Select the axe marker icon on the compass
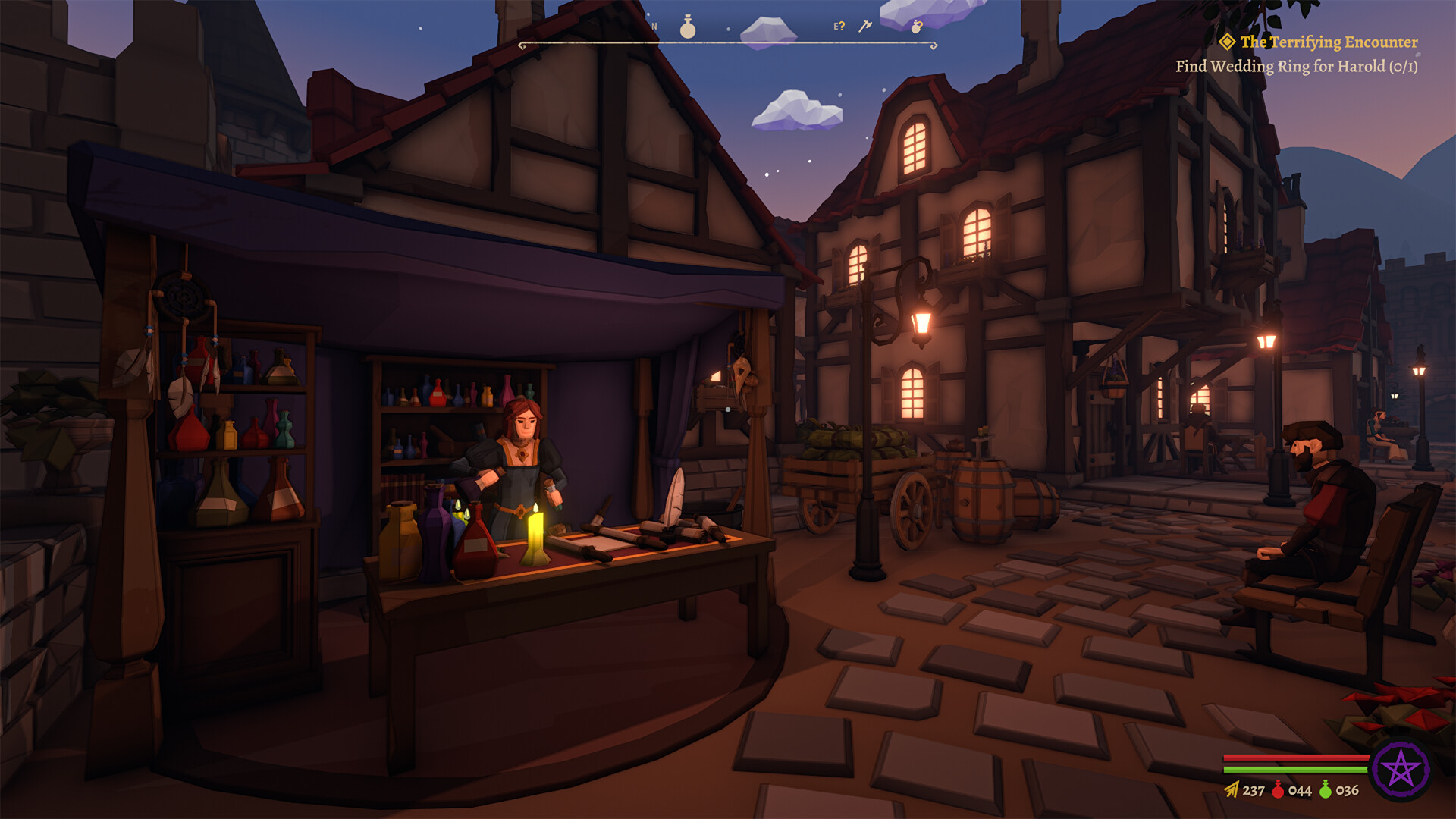 click(x=865, y=27)
